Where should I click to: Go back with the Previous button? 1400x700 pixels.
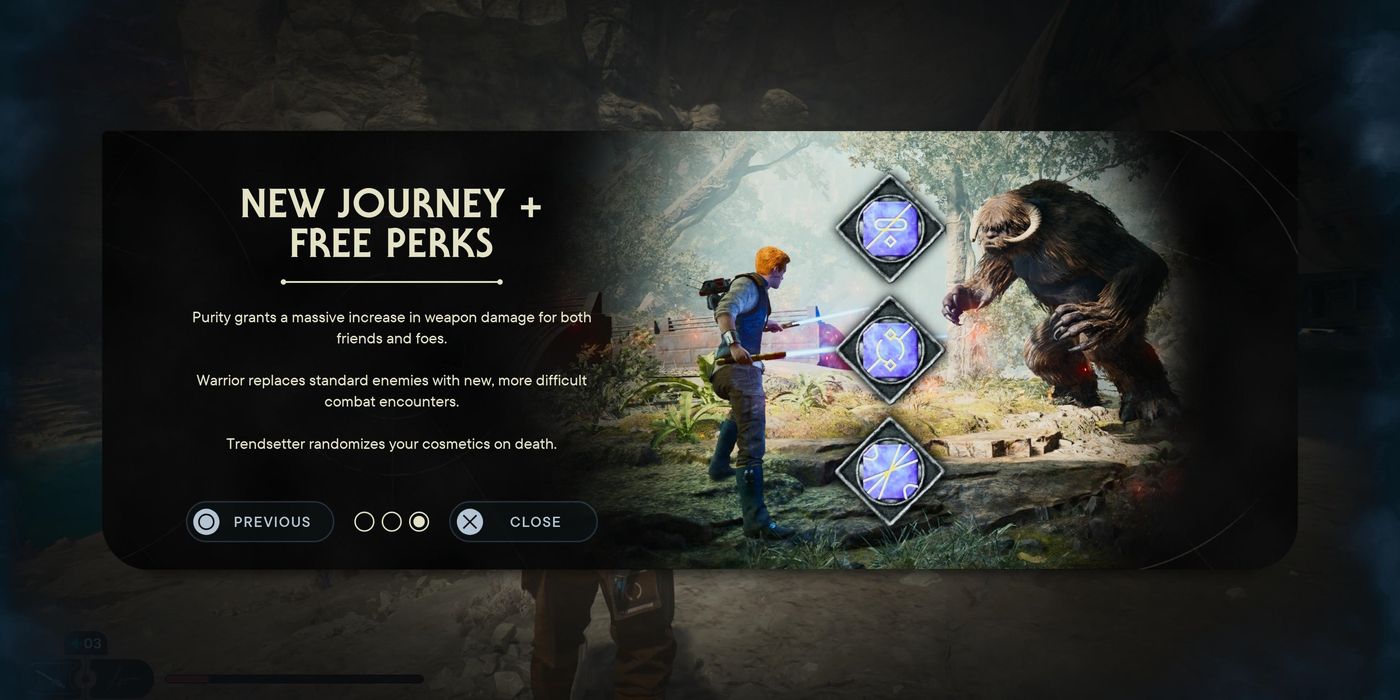[260, 522]
